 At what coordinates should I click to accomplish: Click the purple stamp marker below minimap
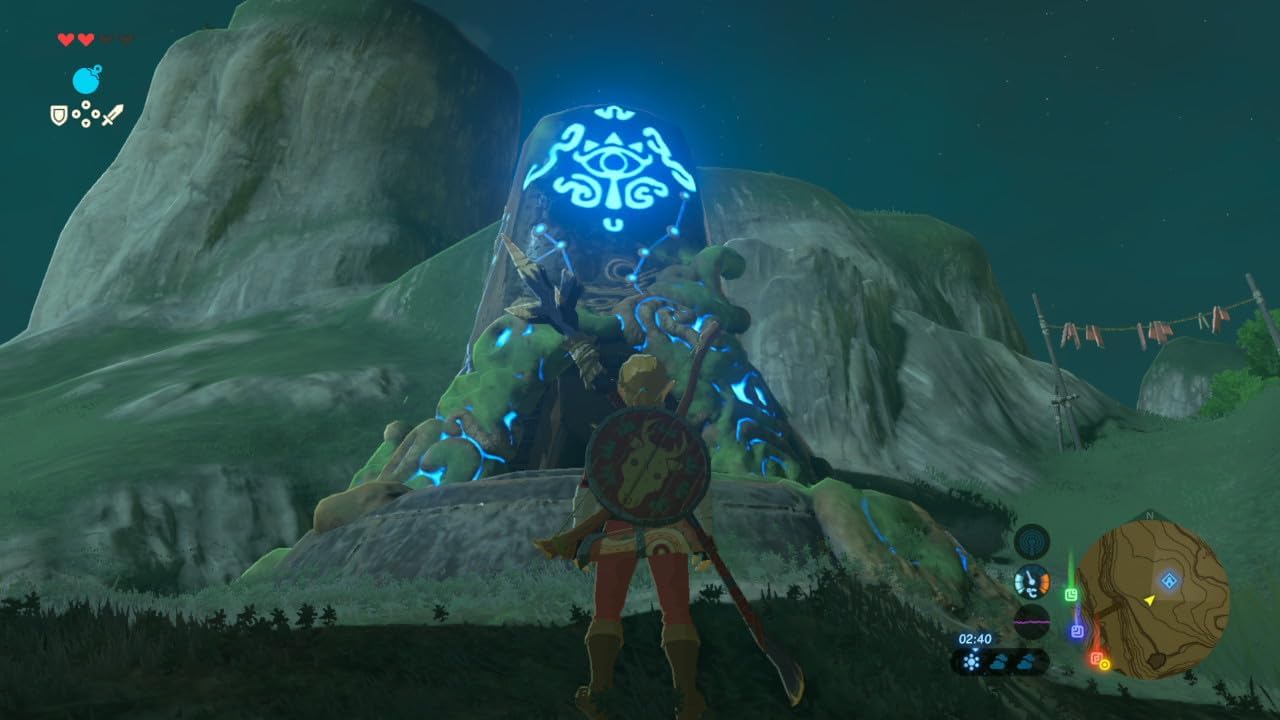click(1076, 629)
